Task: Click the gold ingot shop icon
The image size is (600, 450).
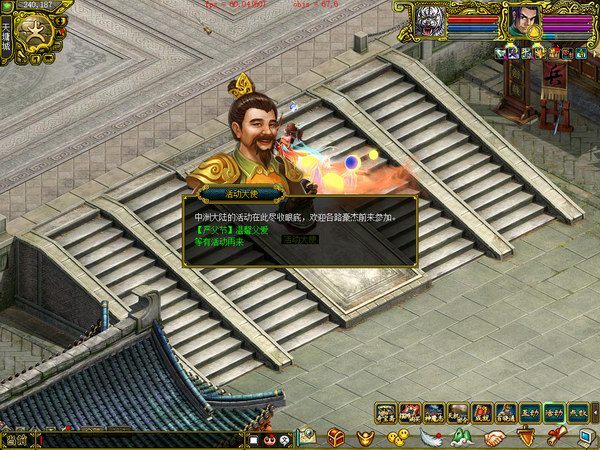Action: [367, 437]
